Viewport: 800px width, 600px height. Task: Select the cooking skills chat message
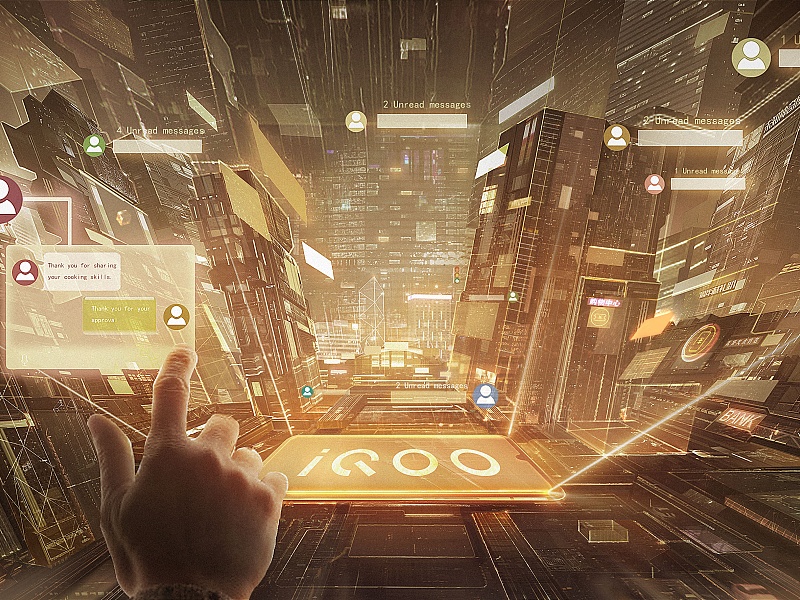[x=82, y=271]
